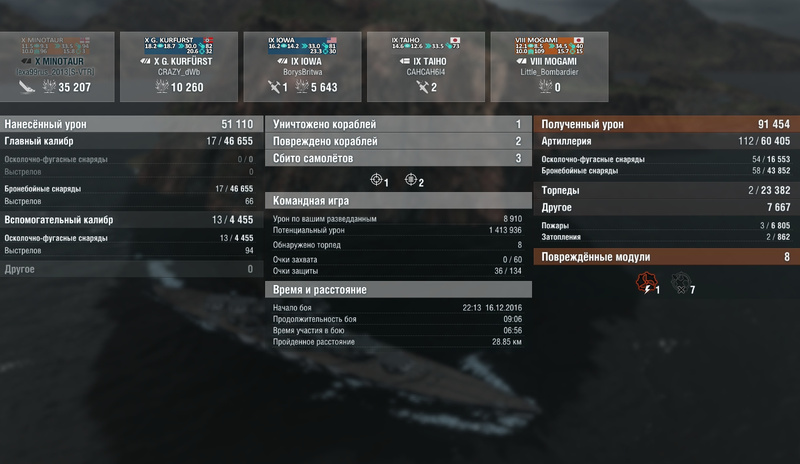Screen dimensions: 800x464
Task: Open Little_Bombardier's VIII Mogami card
Action: [550, 66]
